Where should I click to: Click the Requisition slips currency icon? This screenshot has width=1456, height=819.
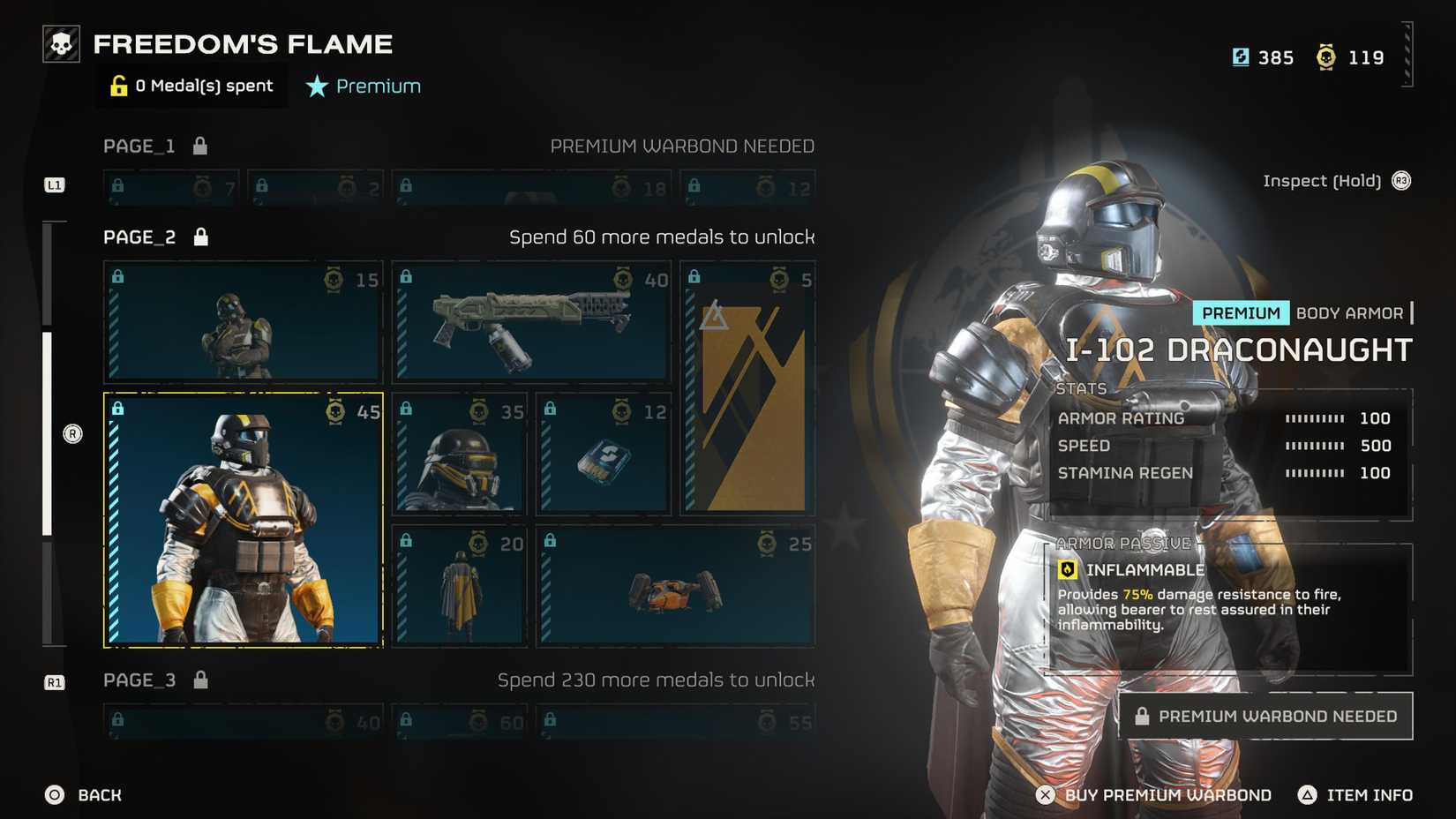pyautogui.click(x=1239, y=56)
